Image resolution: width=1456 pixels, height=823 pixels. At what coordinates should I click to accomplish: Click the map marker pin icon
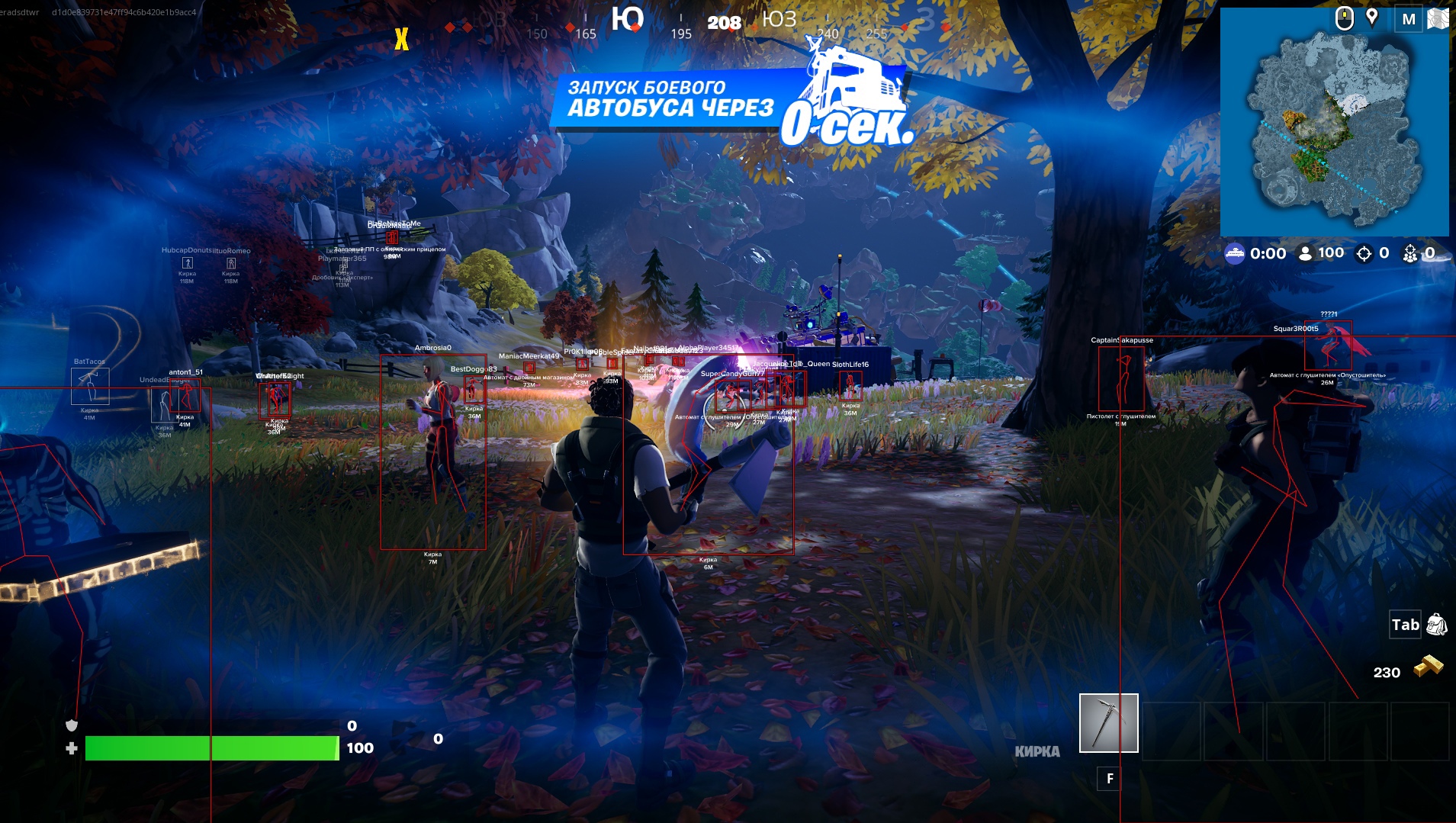pyautogui.click(x=1372, y=18)
